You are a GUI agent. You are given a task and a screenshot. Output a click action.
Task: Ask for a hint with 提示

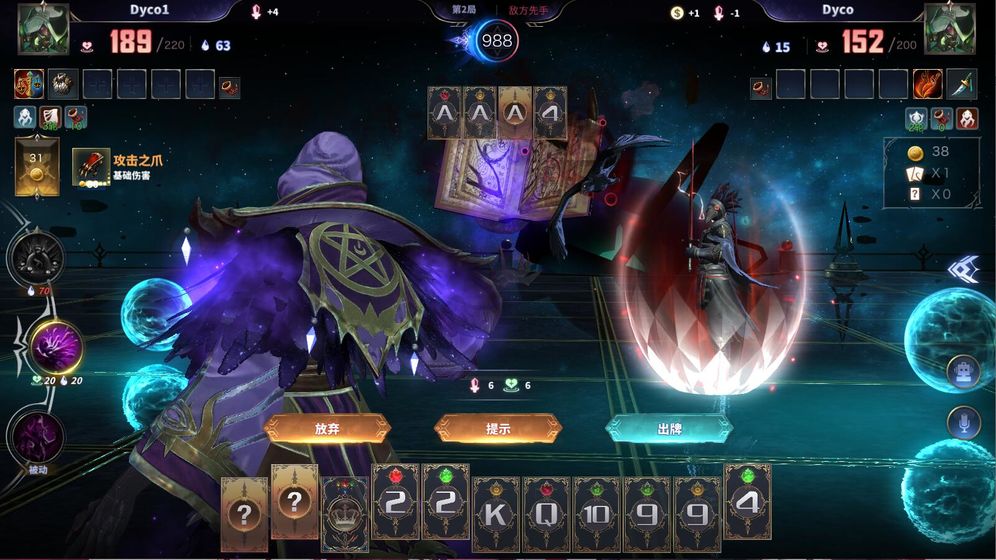coord(498,428)
